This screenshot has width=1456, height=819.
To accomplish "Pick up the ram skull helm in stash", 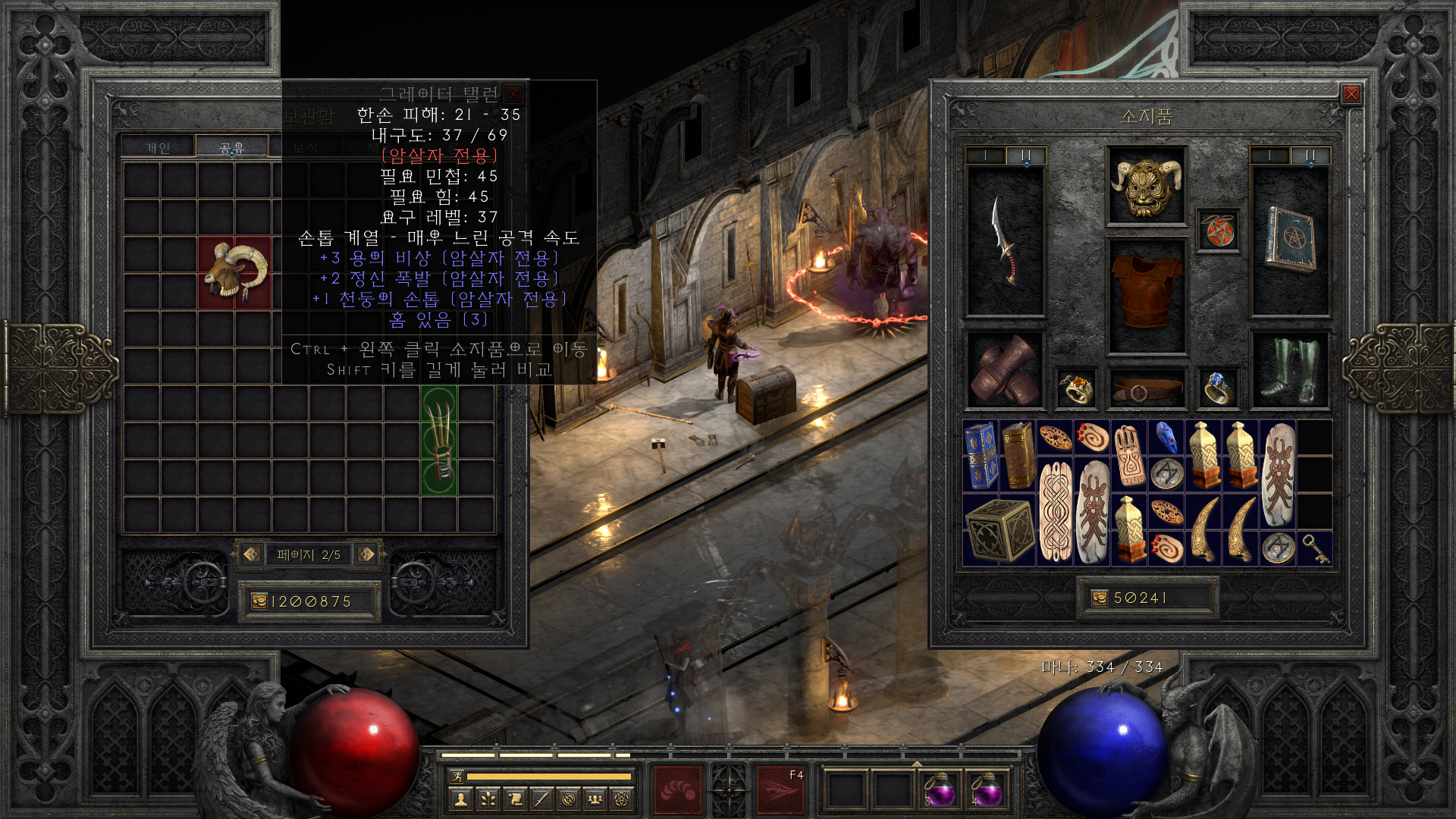I will 234,272.
